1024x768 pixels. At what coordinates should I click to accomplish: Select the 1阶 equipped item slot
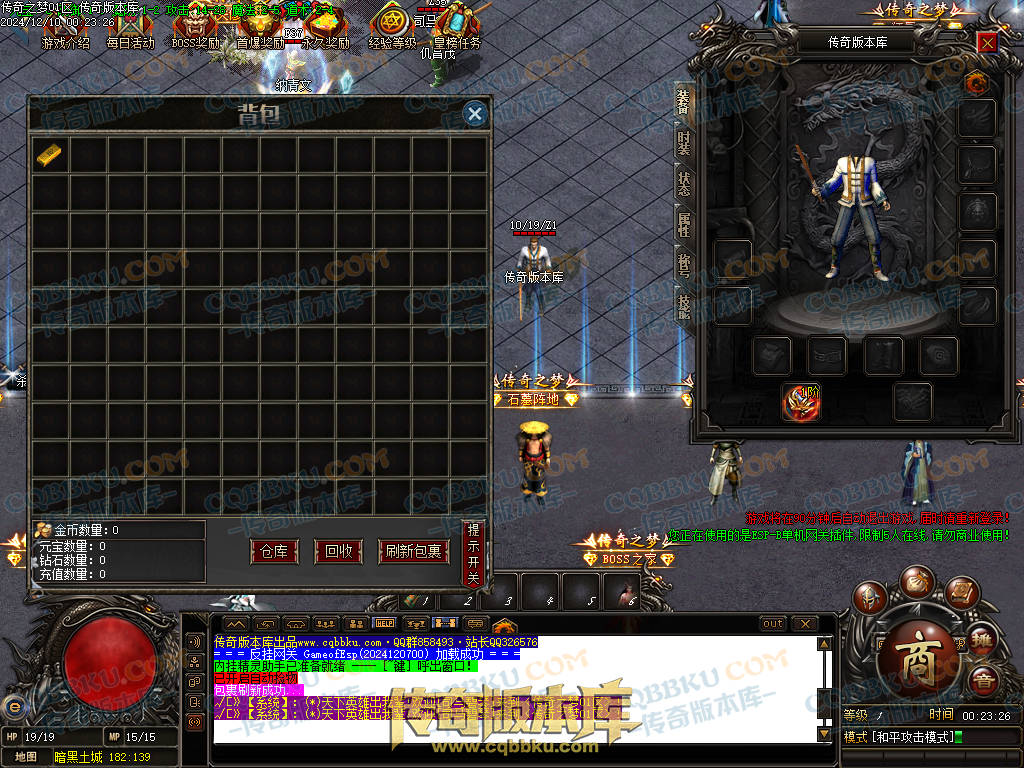pos(800,401)
